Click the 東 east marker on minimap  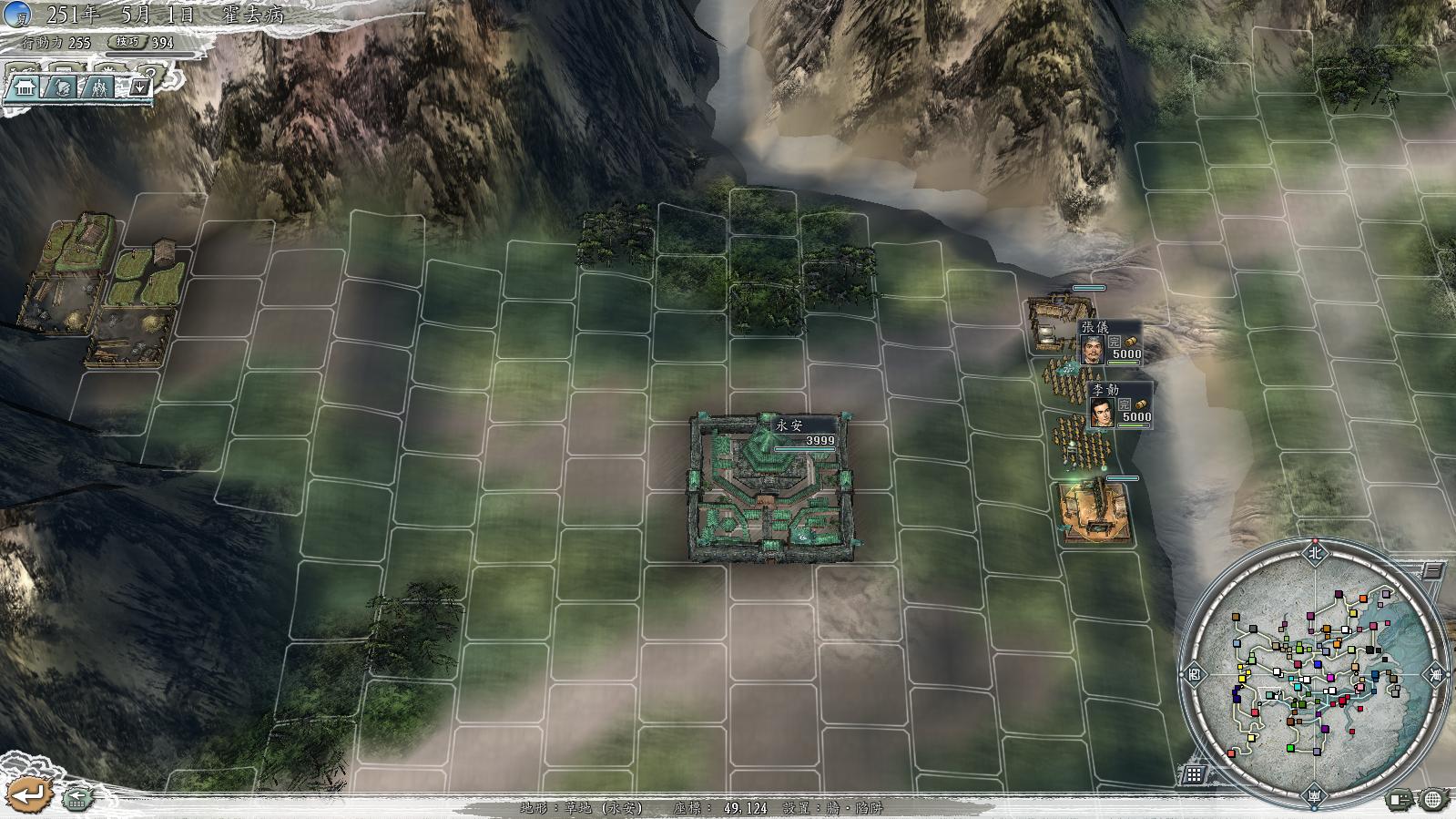(1436, 675)
